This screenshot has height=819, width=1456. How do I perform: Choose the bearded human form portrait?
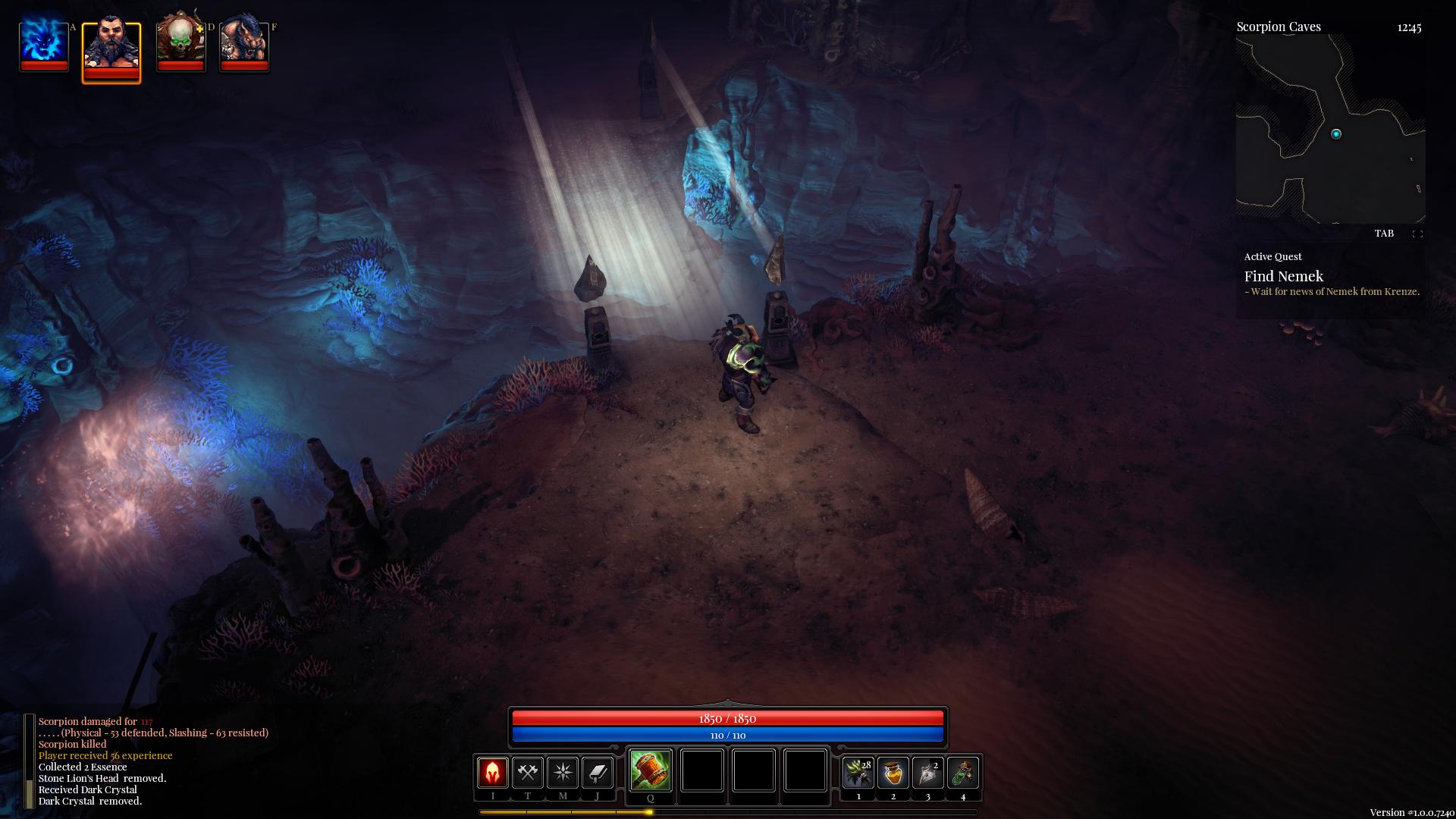(x=111, y=47)
